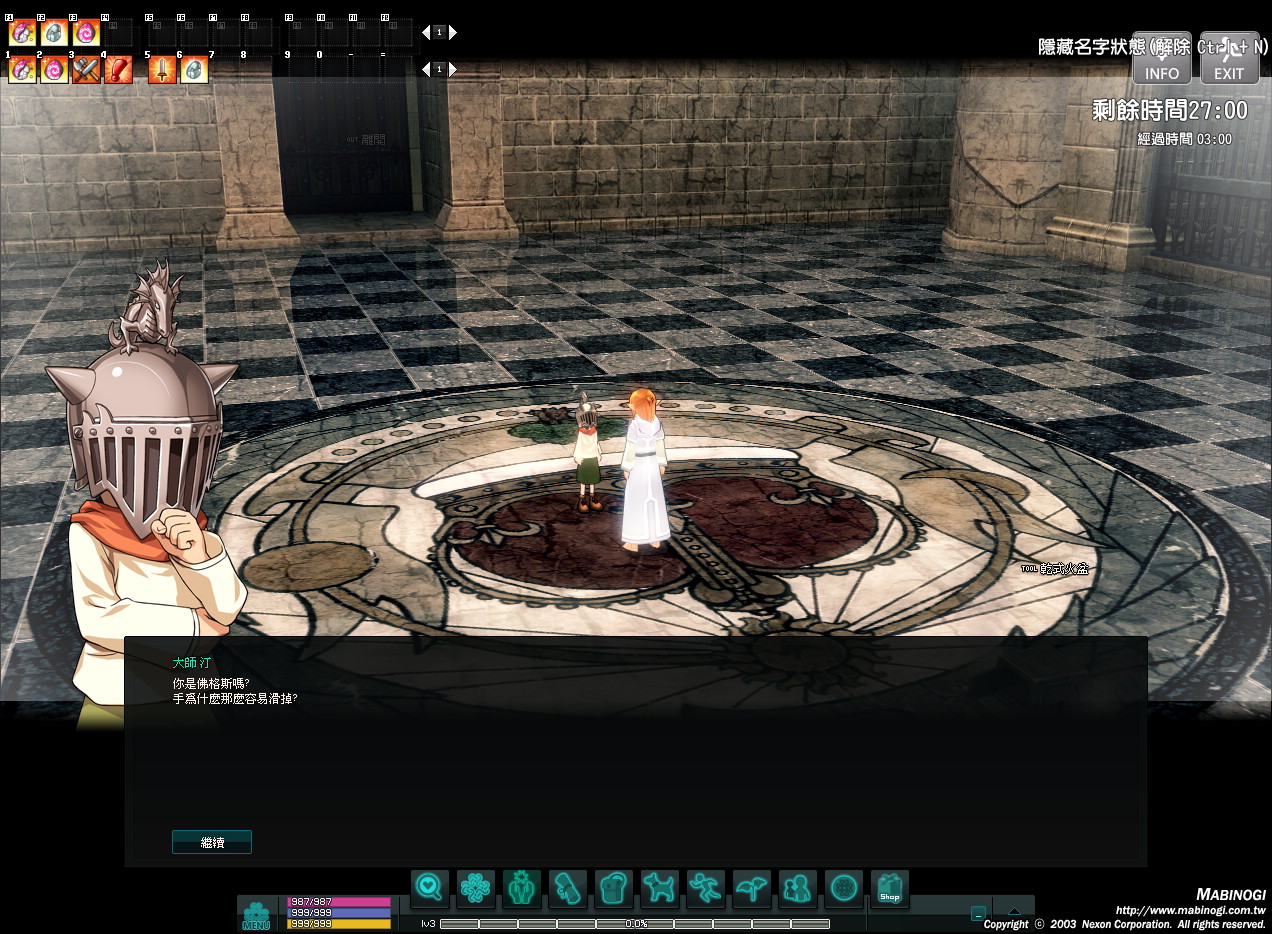This screenshot has height=934, width=1272.
Task: Open the winged sprout icon
Action: [751, 888]
